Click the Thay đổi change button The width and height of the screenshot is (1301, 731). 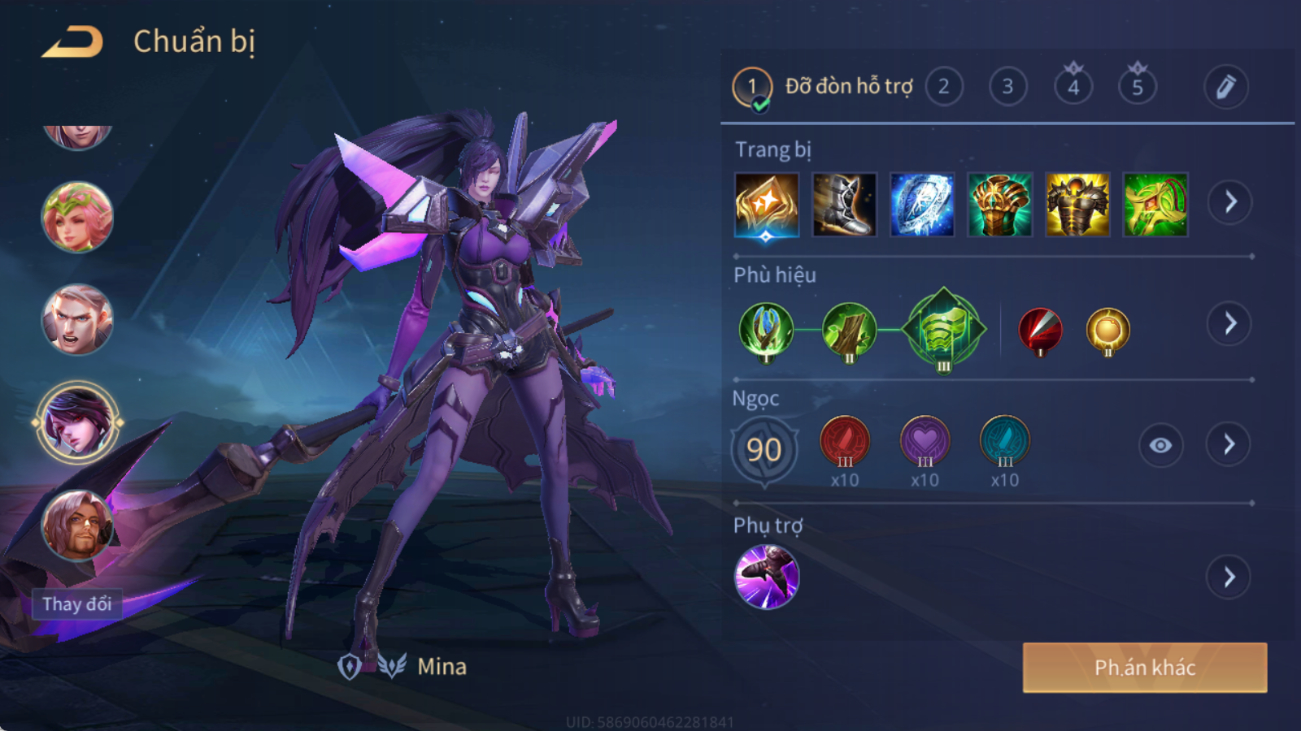coord(77,604)
